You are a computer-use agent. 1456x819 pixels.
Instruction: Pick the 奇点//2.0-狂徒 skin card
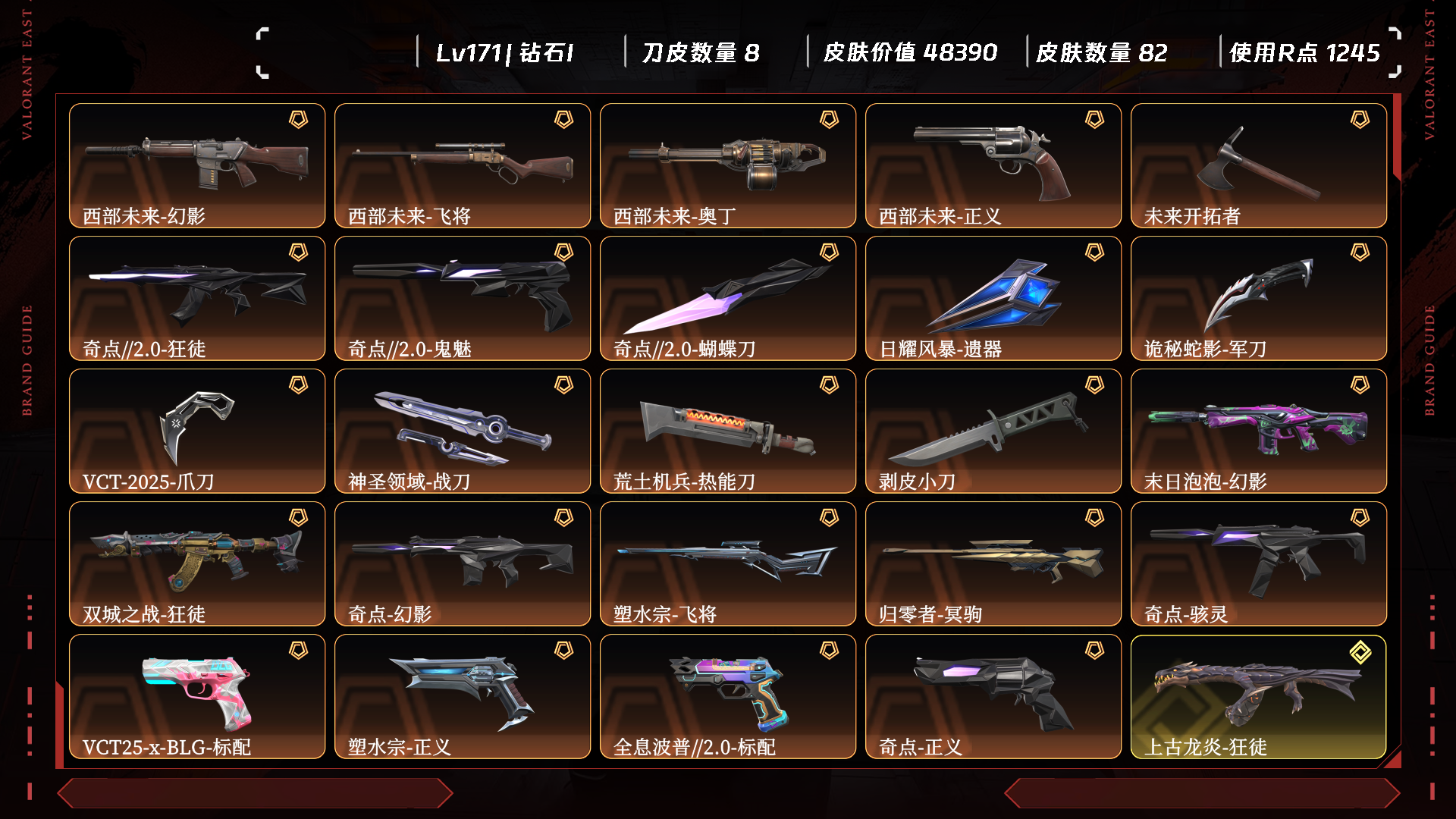click(x=197, y=298)
